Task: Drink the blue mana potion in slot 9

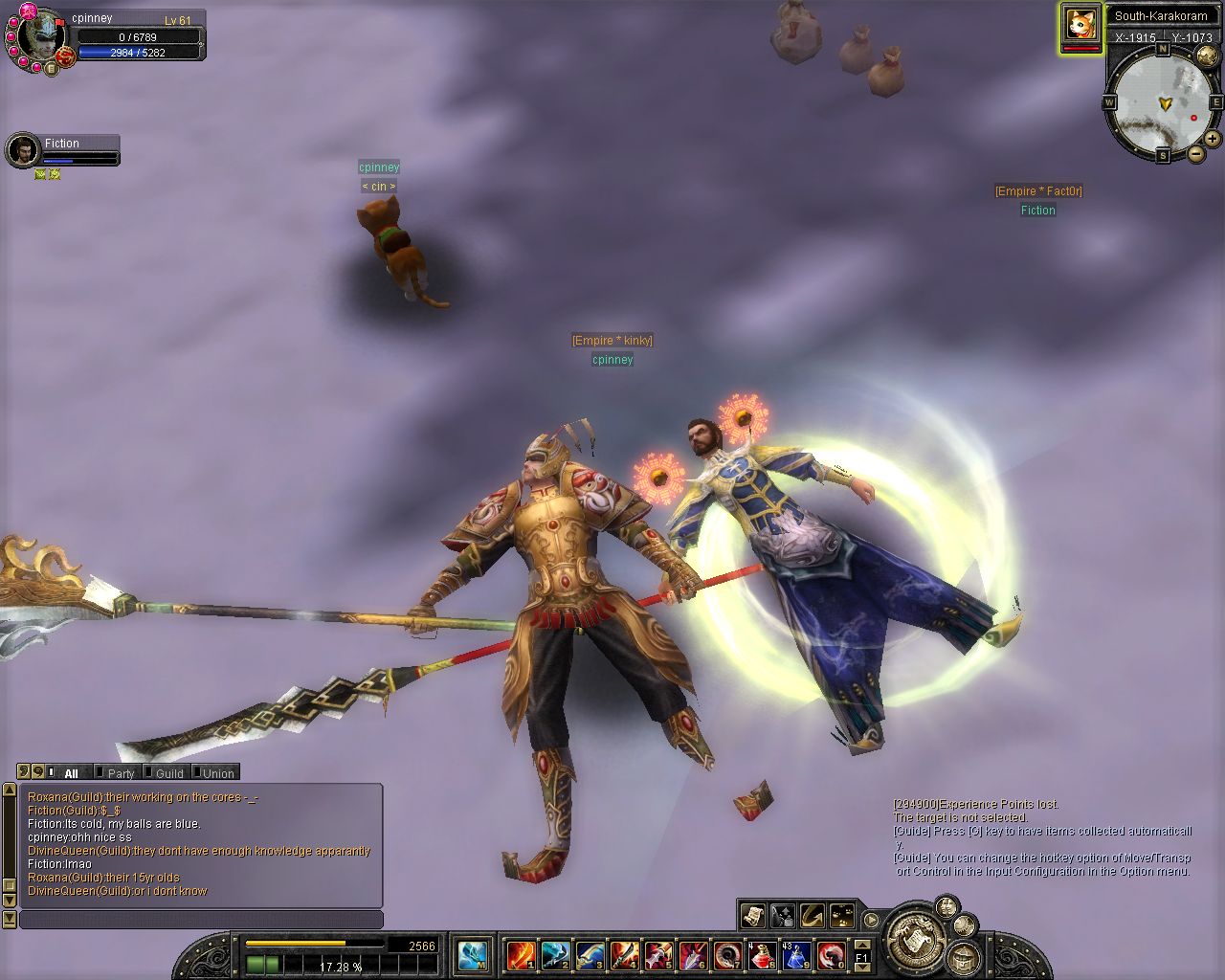Action: click(796, 954)
